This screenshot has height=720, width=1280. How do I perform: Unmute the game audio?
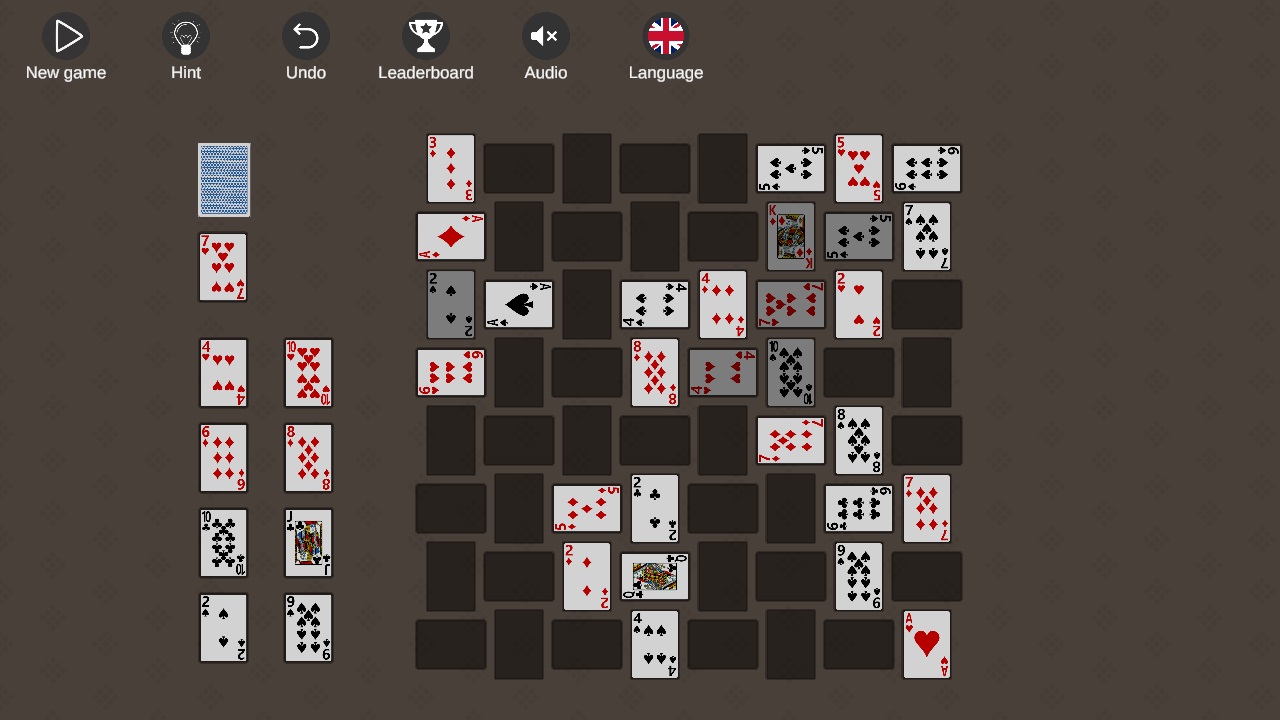click(546, 37)
